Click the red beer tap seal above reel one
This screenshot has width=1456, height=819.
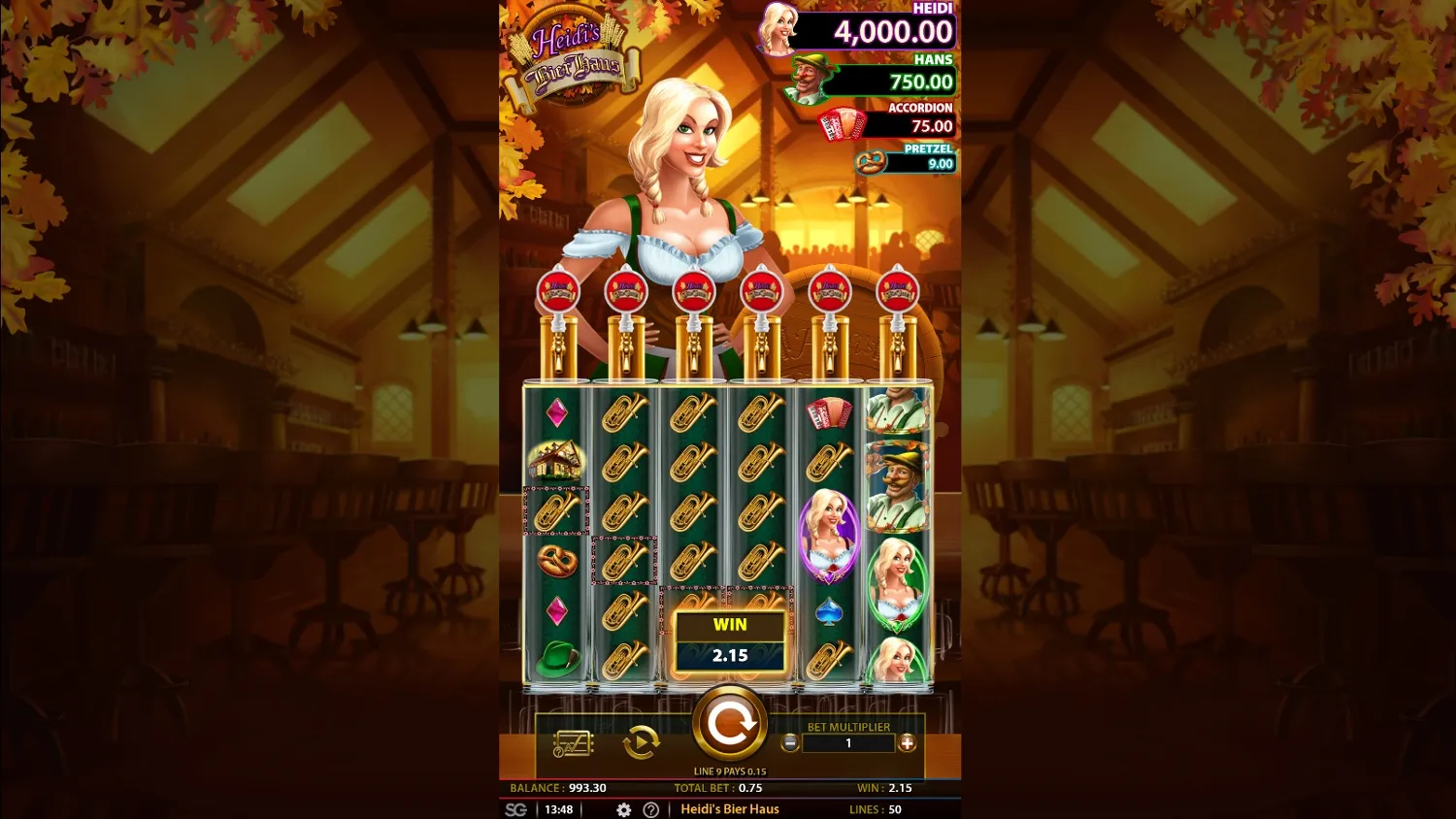tap(558, 291)
